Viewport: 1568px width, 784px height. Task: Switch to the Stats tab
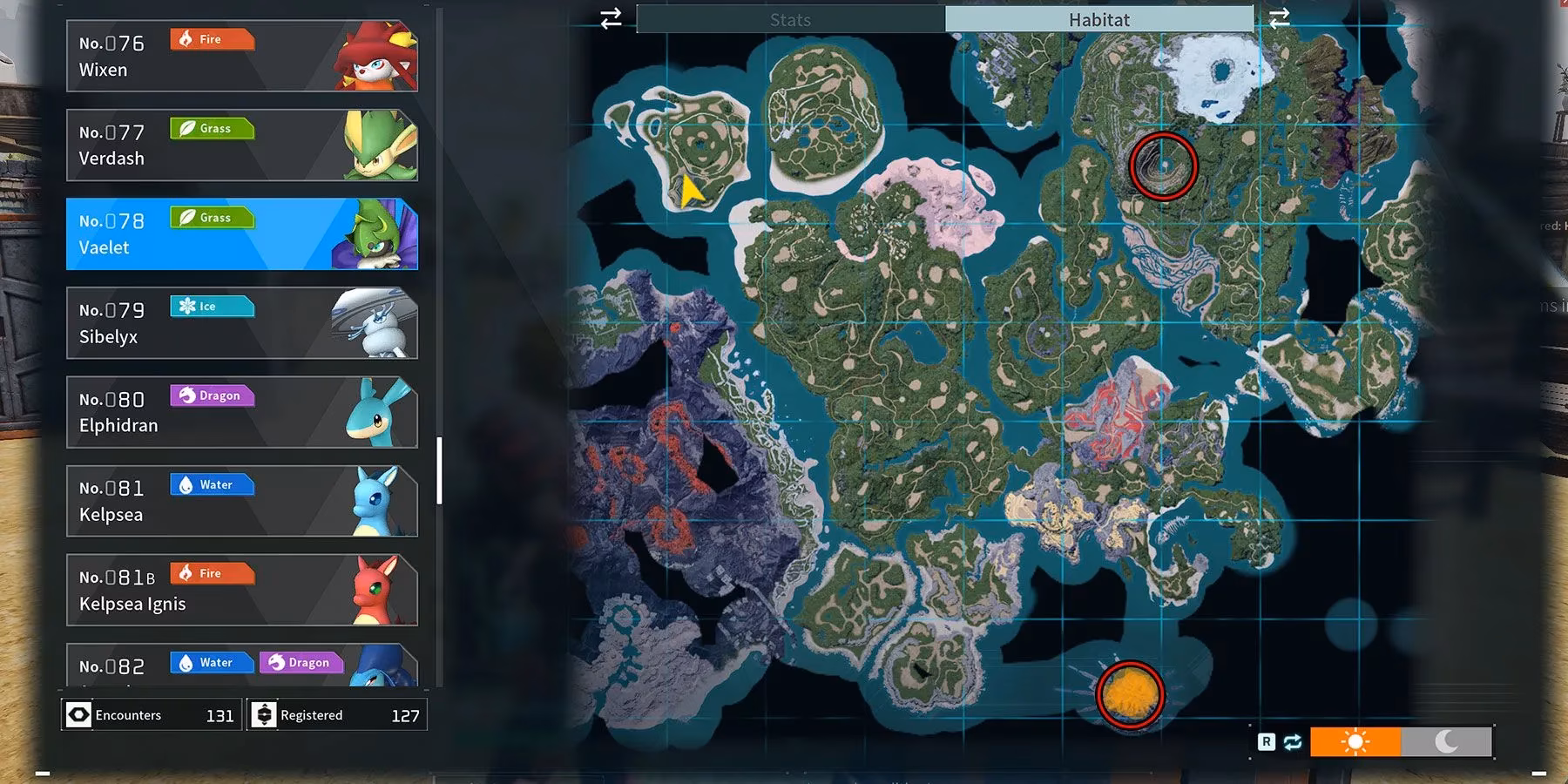tap(790, 19)
